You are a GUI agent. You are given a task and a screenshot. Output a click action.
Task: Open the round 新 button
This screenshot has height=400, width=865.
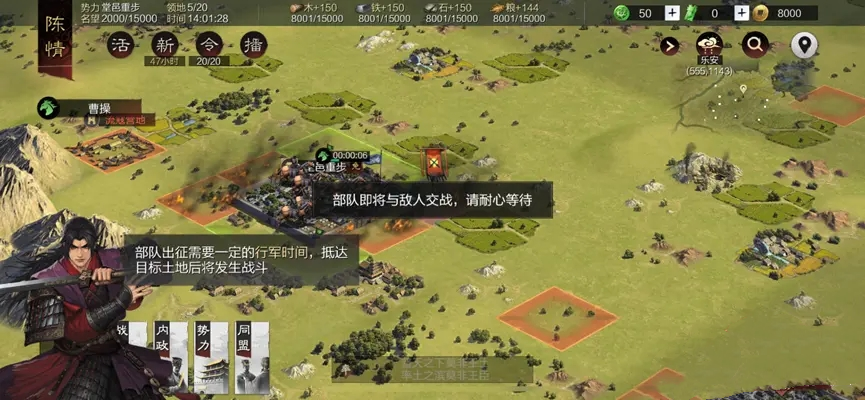point(165,45)
